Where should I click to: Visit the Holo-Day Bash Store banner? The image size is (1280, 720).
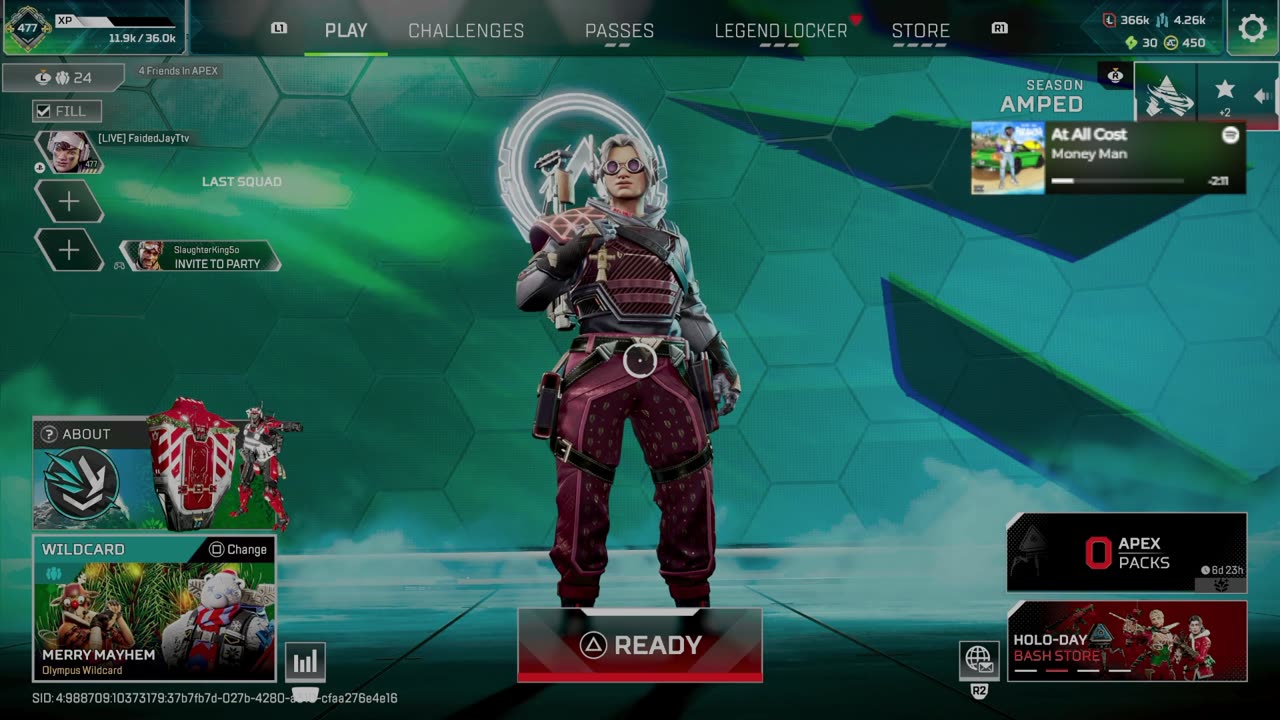(1126, 641)
